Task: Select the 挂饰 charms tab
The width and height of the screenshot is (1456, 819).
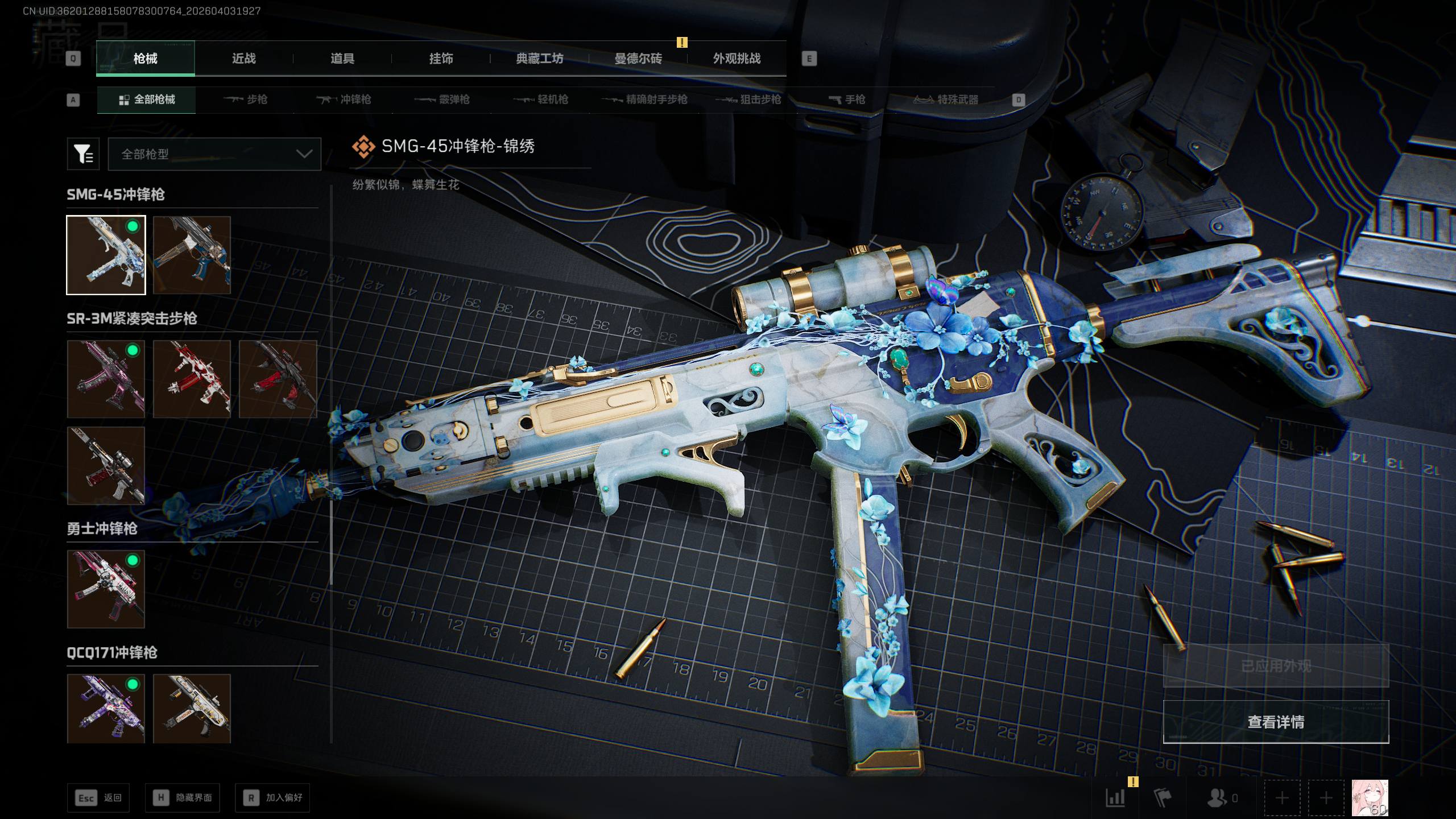Action: tap(441, 59)
